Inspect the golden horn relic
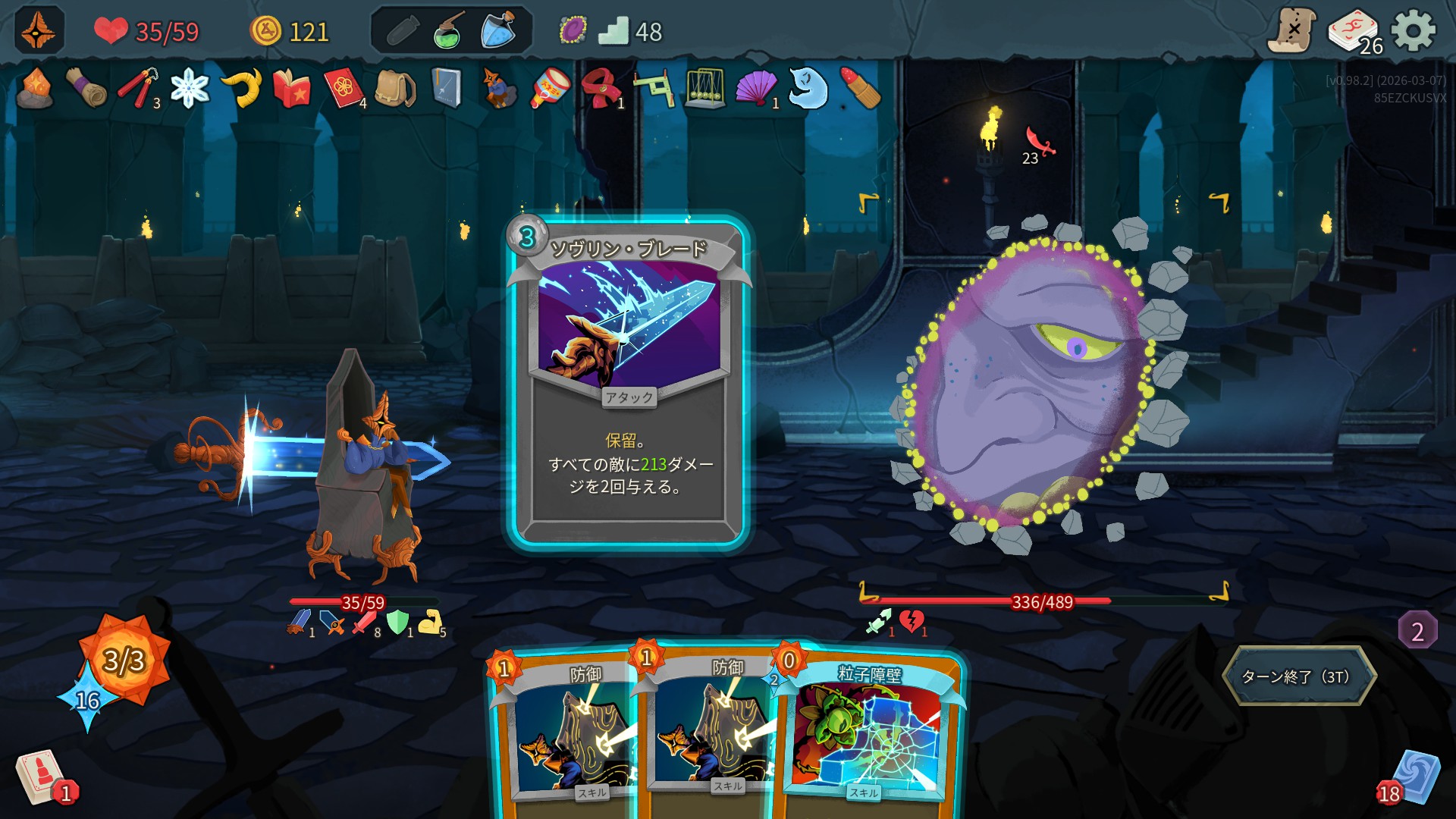The width and height of the screenshot is (1456, 819). click(x=242, y=89)
